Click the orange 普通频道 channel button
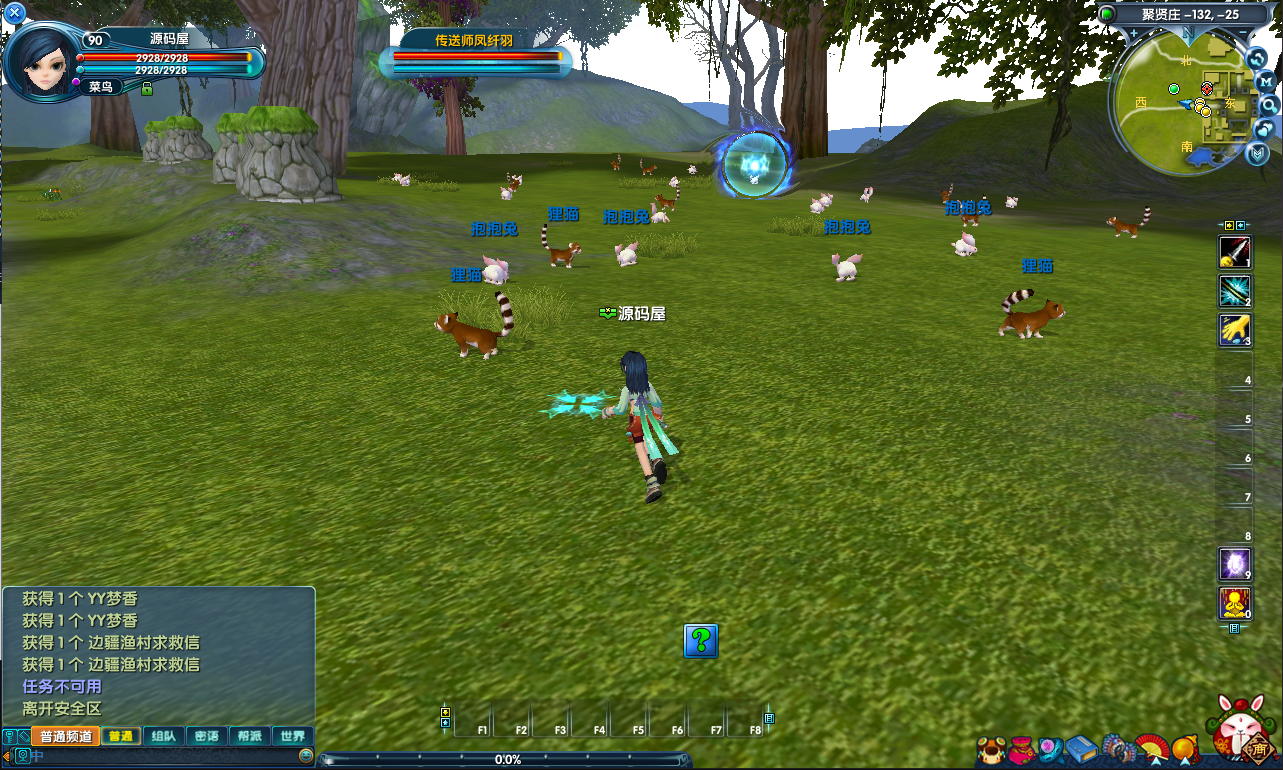 pyautogui.click(x=65, y=736)
